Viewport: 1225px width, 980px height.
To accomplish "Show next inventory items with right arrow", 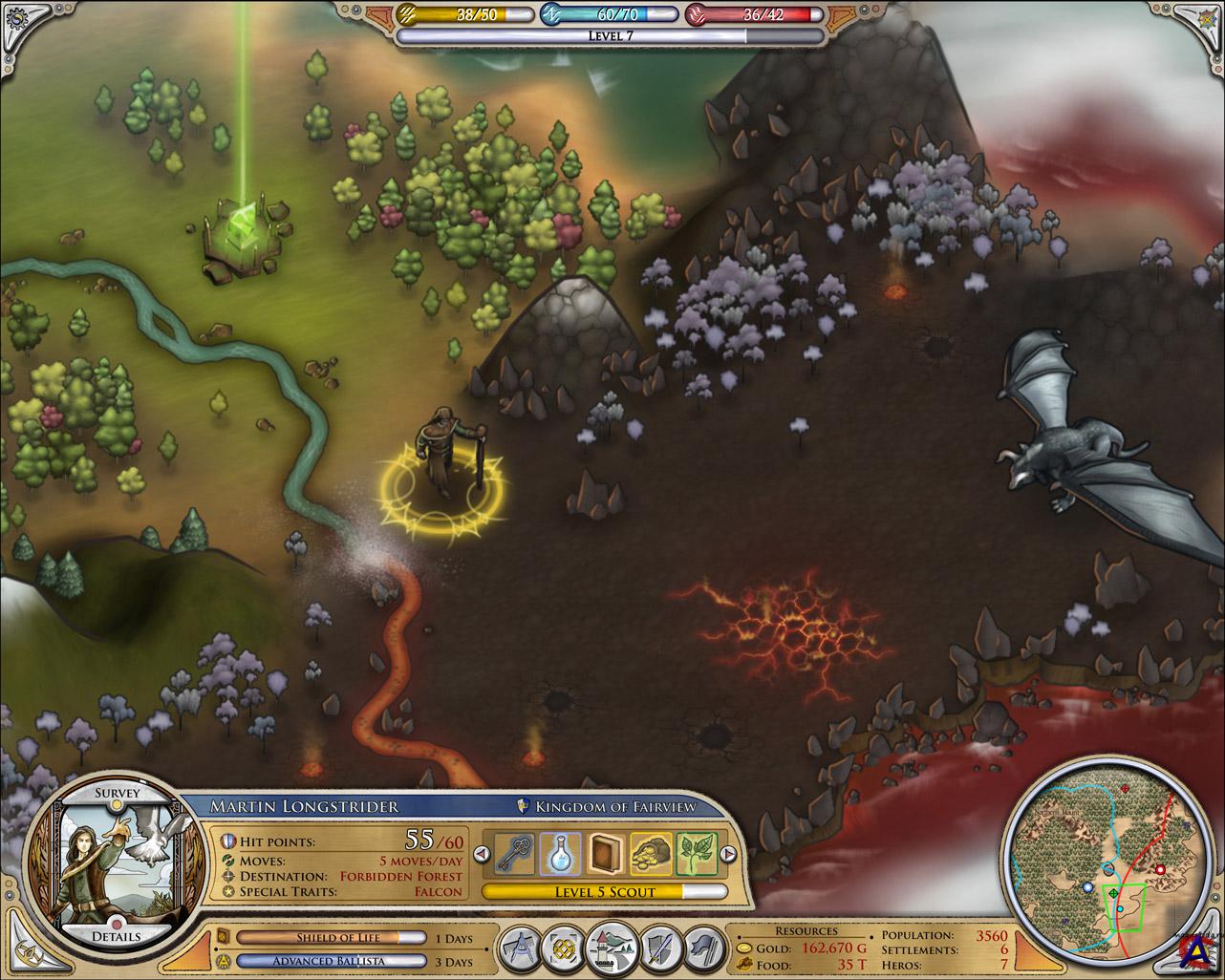I will [x=726, y=855].
